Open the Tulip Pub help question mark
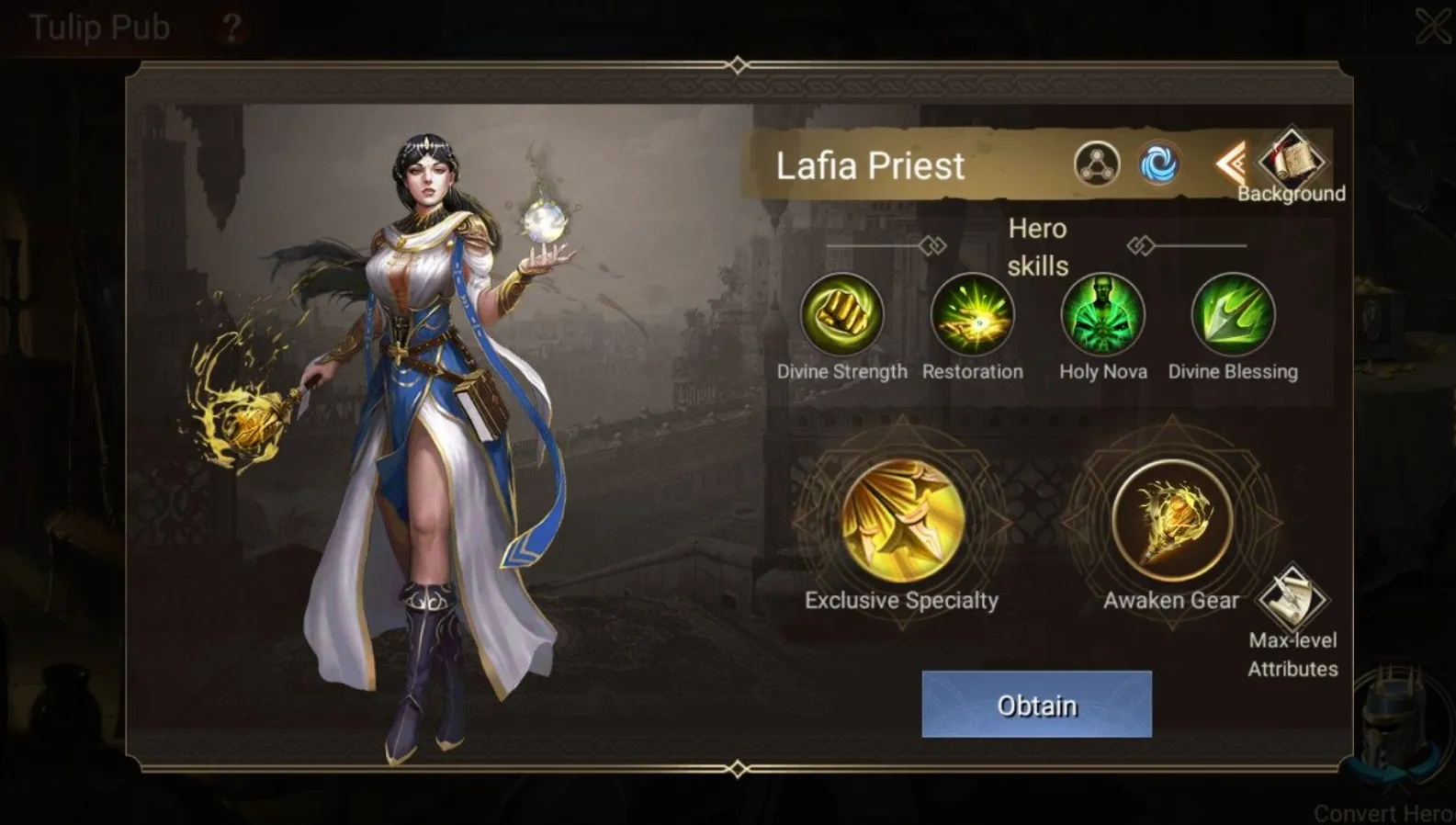 coord(231,28)
